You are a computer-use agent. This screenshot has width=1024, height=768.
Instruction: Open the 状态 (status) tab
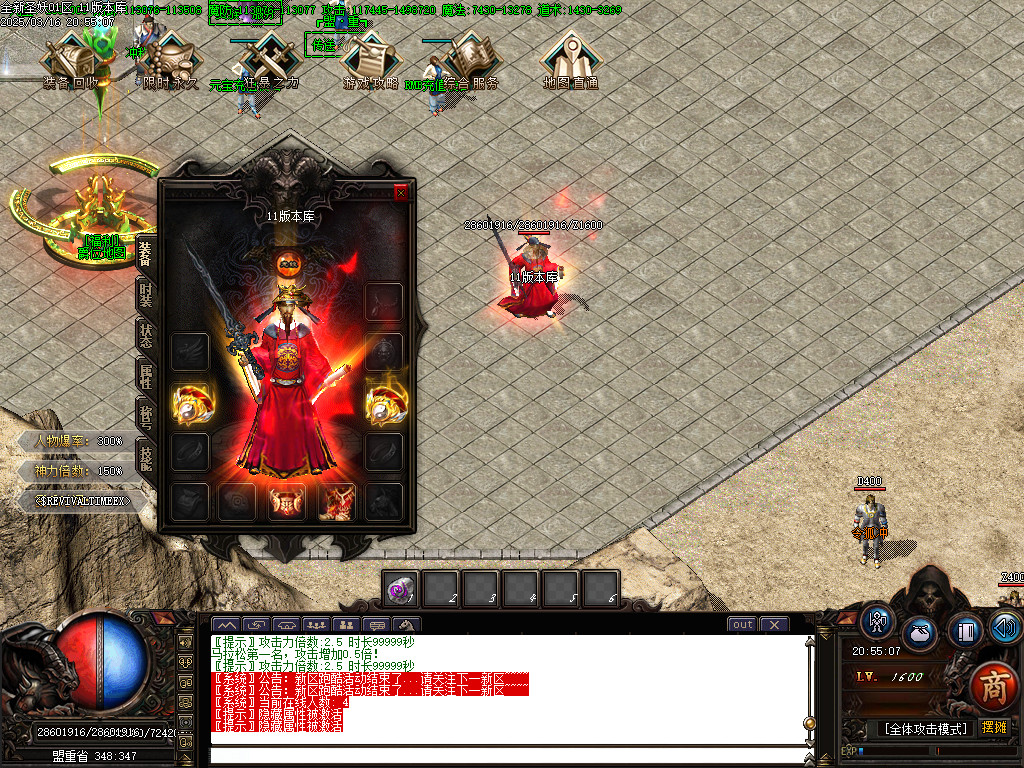(146, 336)
